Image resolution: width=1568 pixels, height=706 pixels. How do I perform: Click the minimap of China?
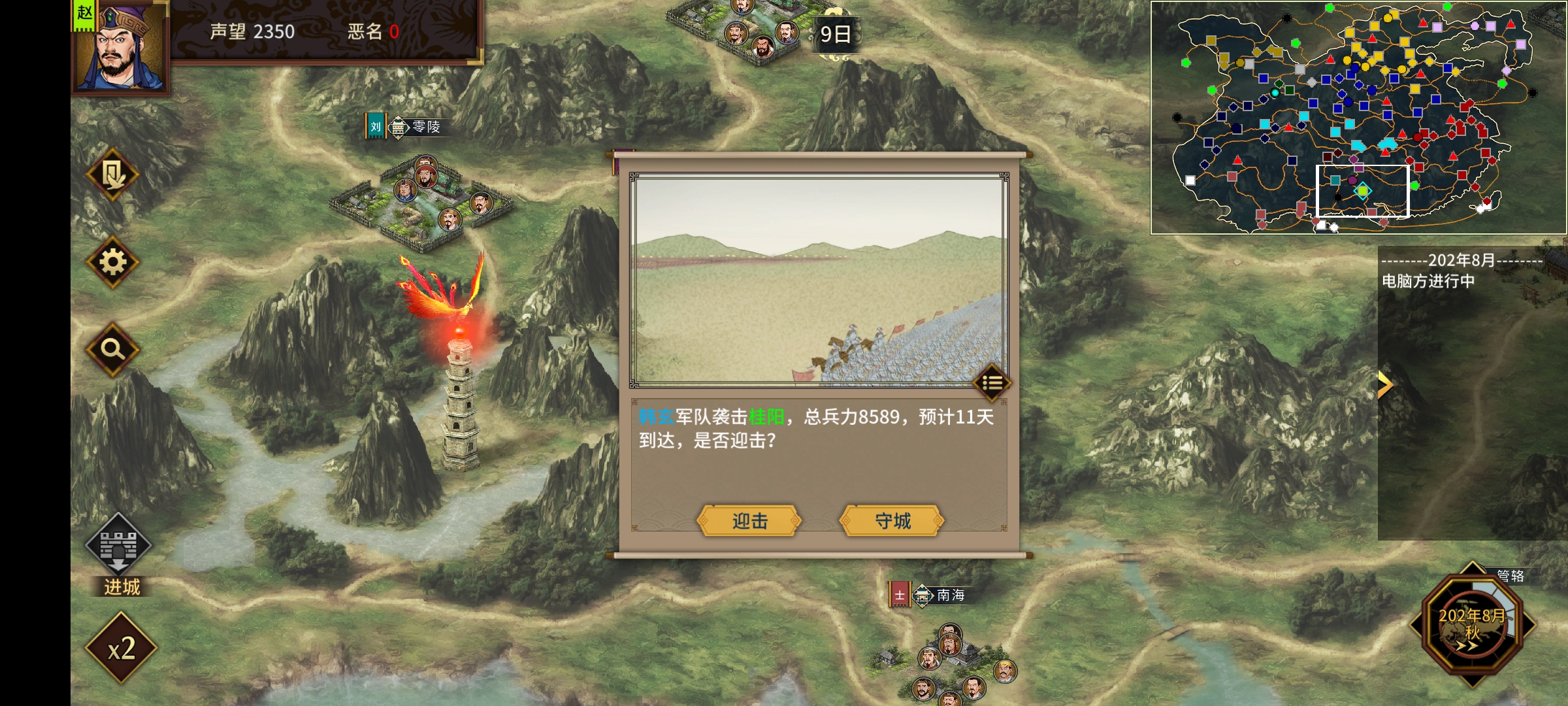click(x=1358, y=118)
